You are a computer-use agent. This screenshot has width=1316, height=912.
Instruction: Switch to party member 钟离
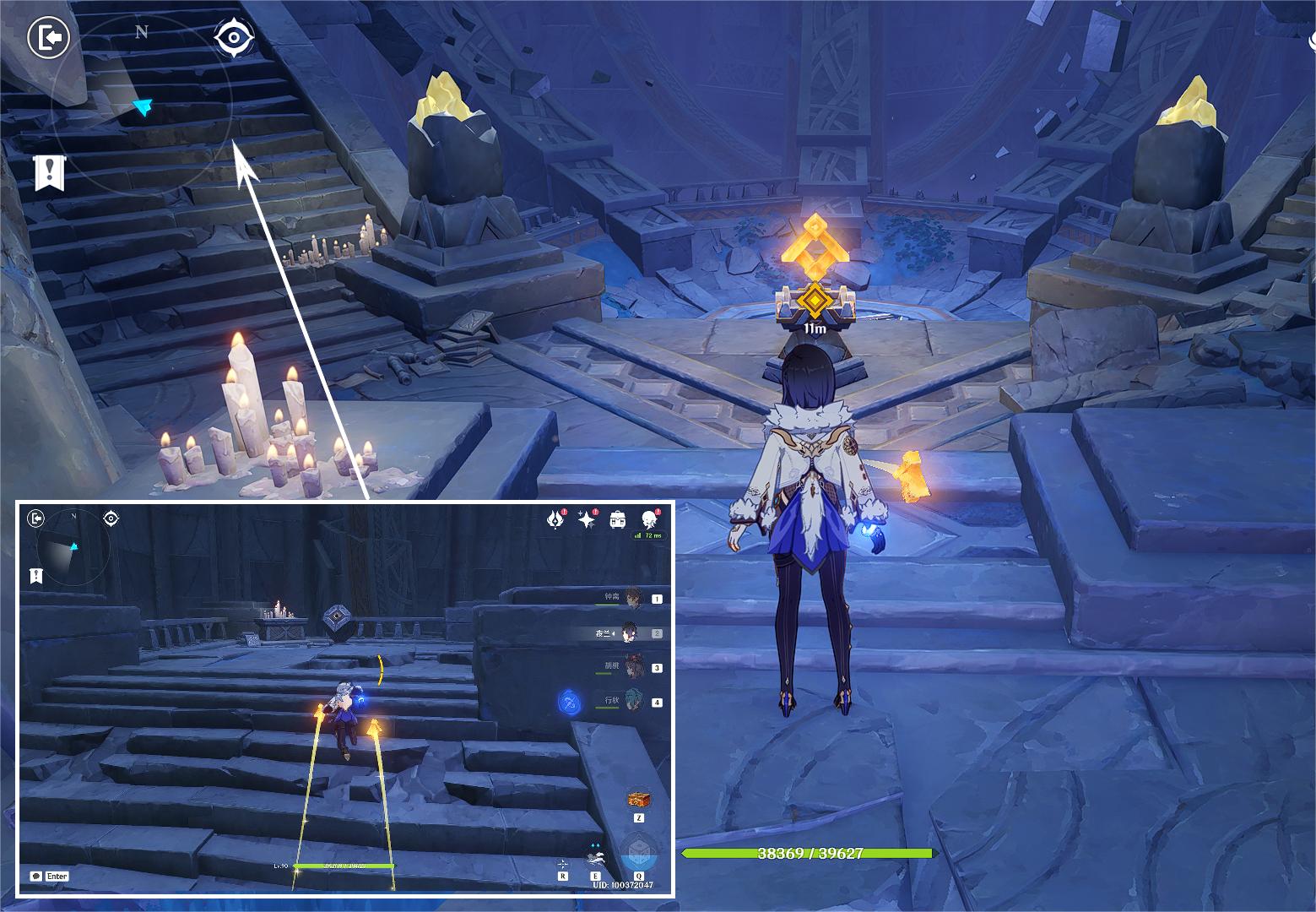[x=631, y=598]
